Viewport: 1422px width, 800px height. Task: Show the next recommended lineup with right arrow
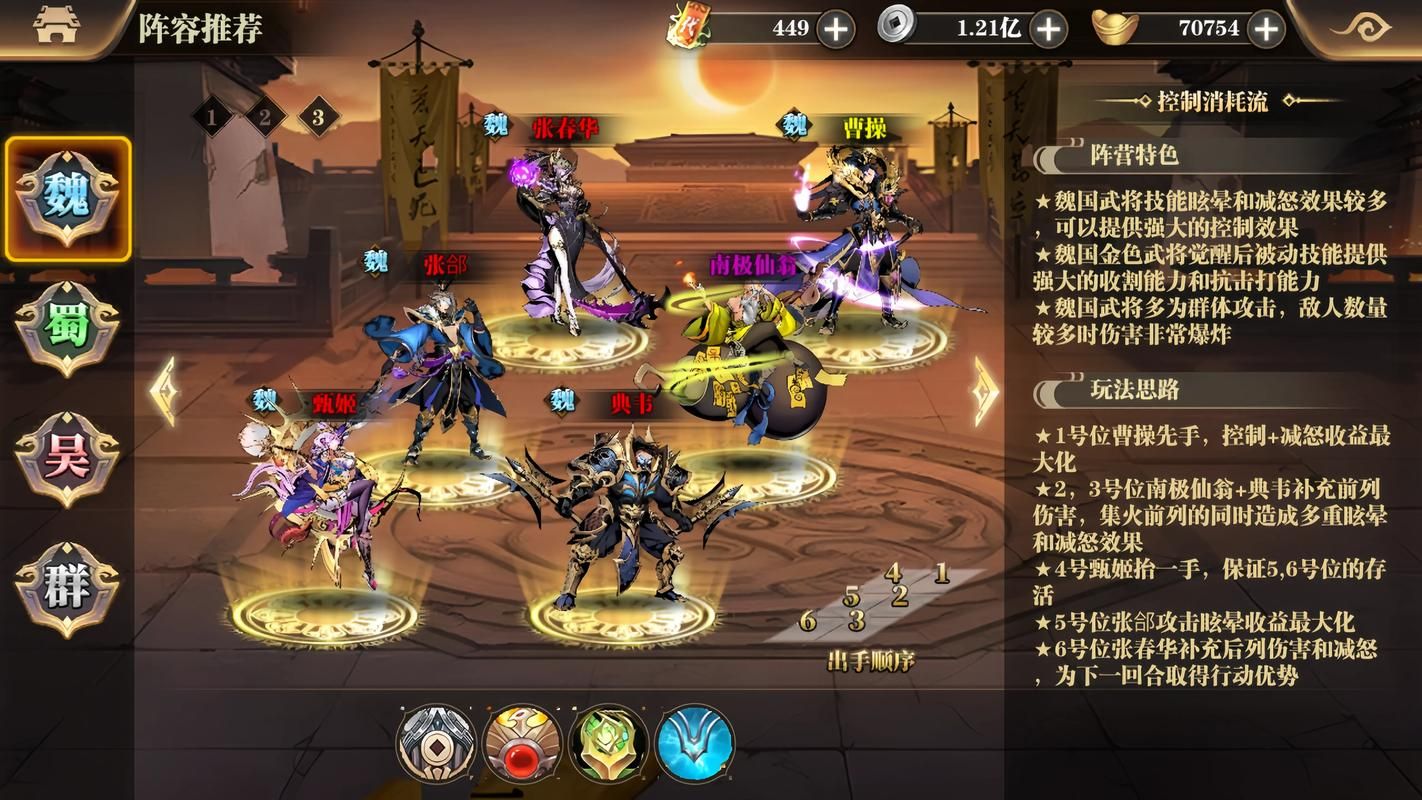tap(985, 391)
